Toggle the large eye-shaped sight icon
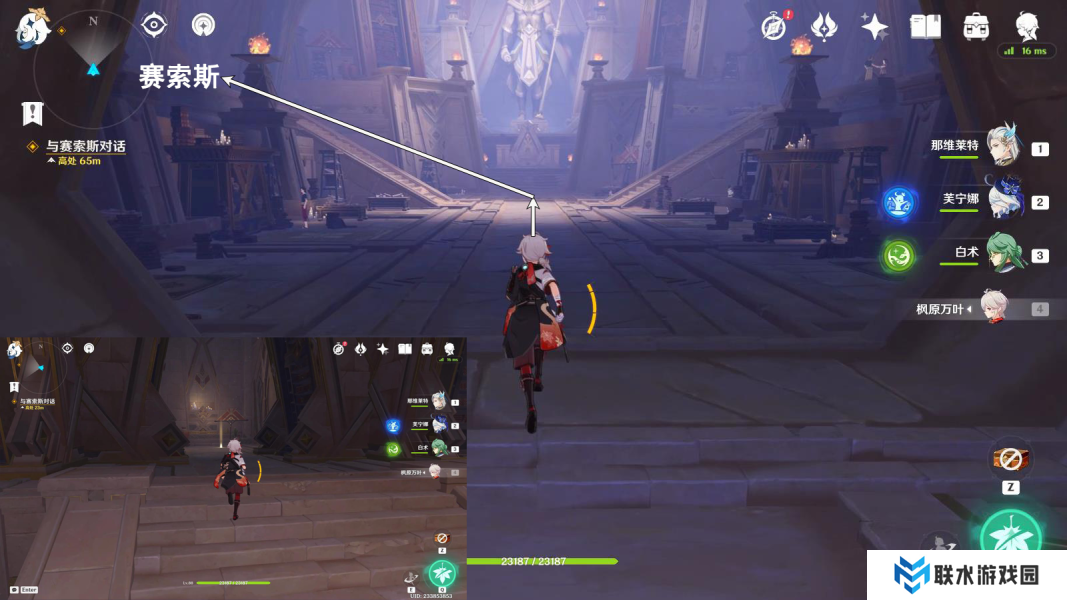The image size is (1067, 600). [154, 25]
